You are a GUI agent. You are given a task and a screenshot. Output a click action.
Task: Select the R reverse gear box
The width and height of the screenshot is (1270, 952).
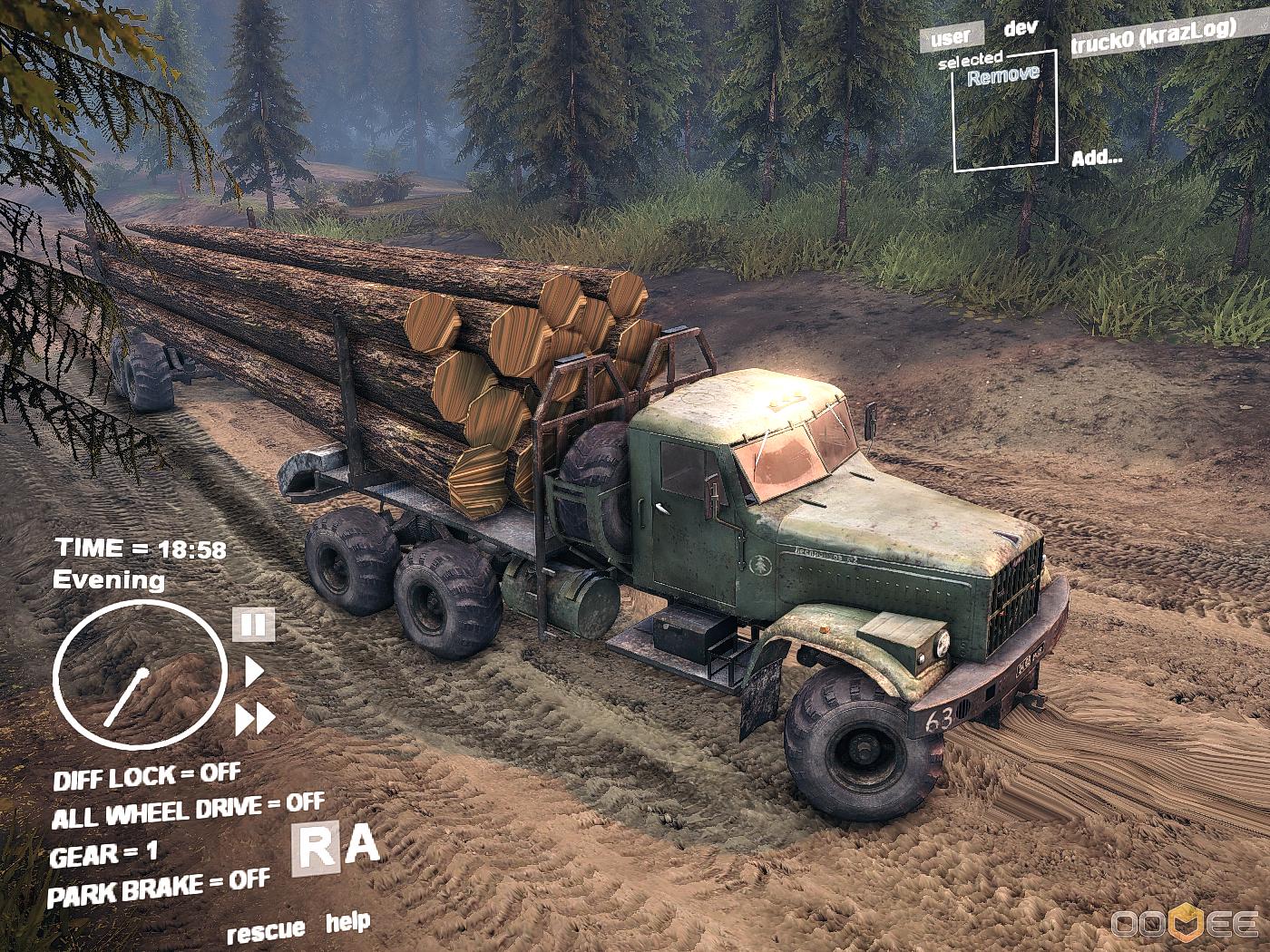click(x=316, y=850)
